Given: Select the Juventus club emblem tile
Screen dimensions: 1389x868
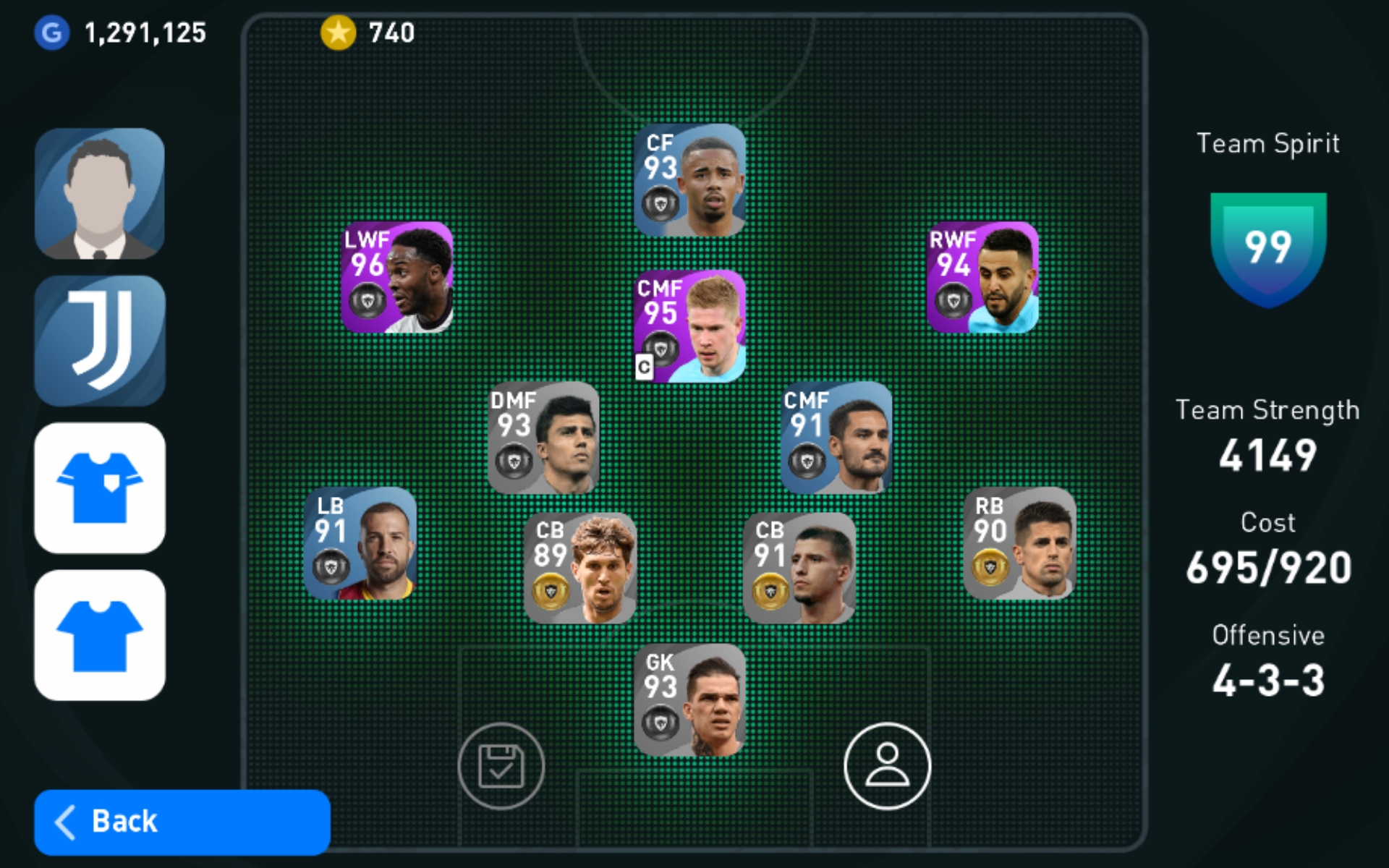Looking at the screenshot, I should click(x=100, y=340).
